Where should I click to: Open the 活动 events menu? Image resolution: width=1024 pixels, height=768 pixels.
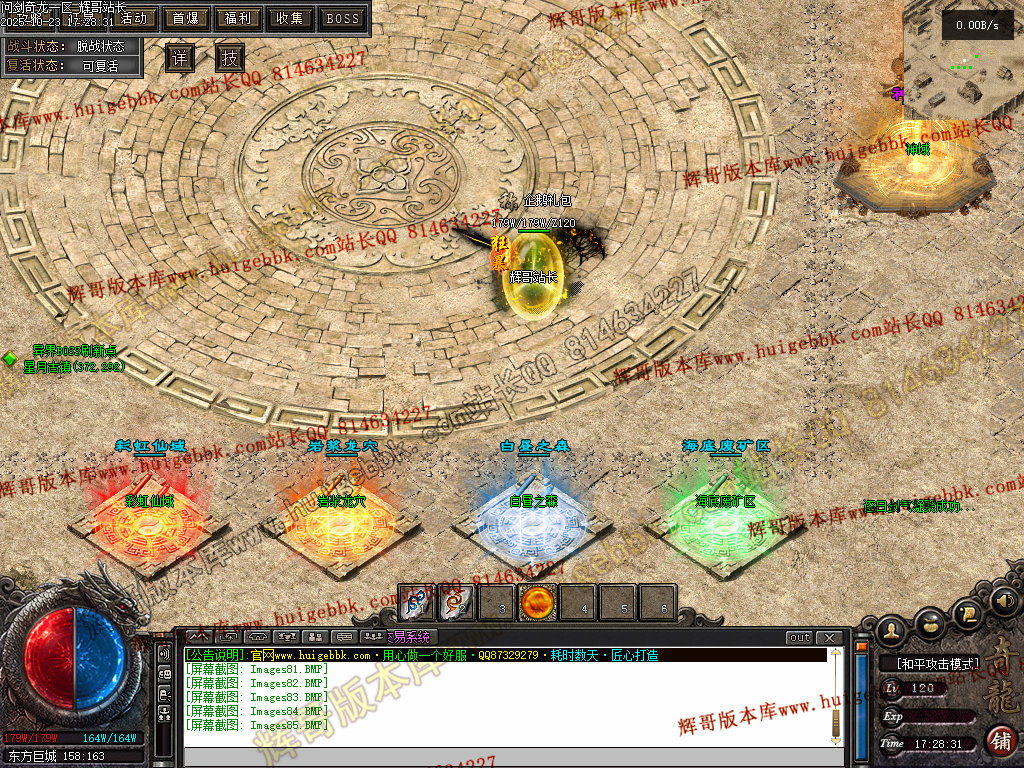pos(133,18)
